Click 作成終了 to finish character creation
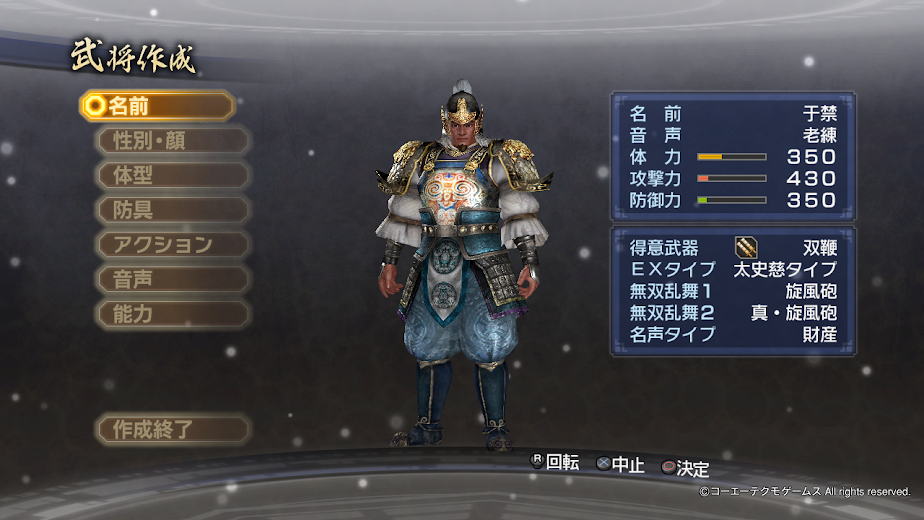The width and height of the screenshot is (924, 520). tap(172, 430)
